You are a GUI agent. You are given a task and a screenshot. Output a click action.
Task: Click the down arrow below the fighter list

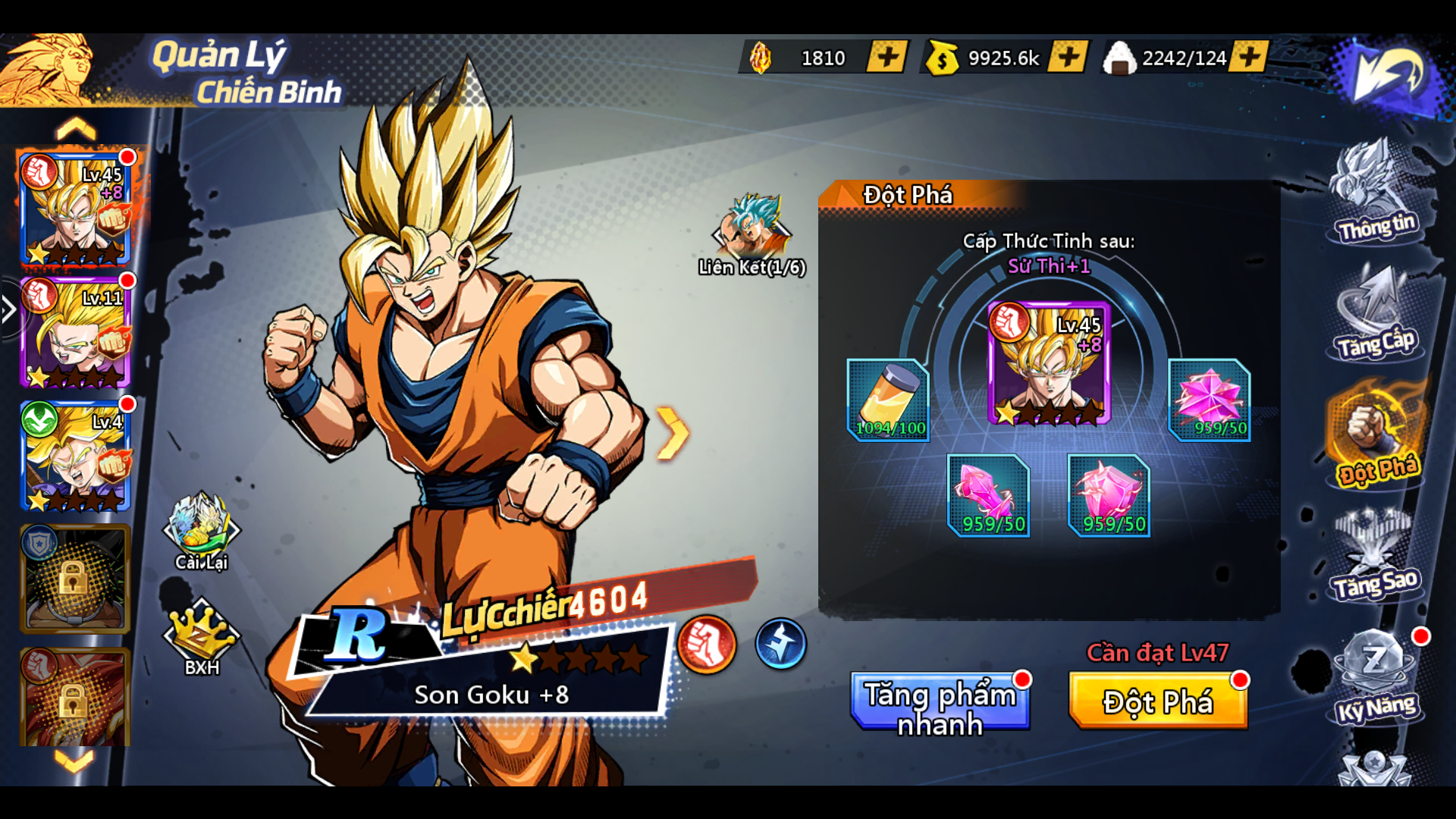pyautogui.click(x=74, y=760)
